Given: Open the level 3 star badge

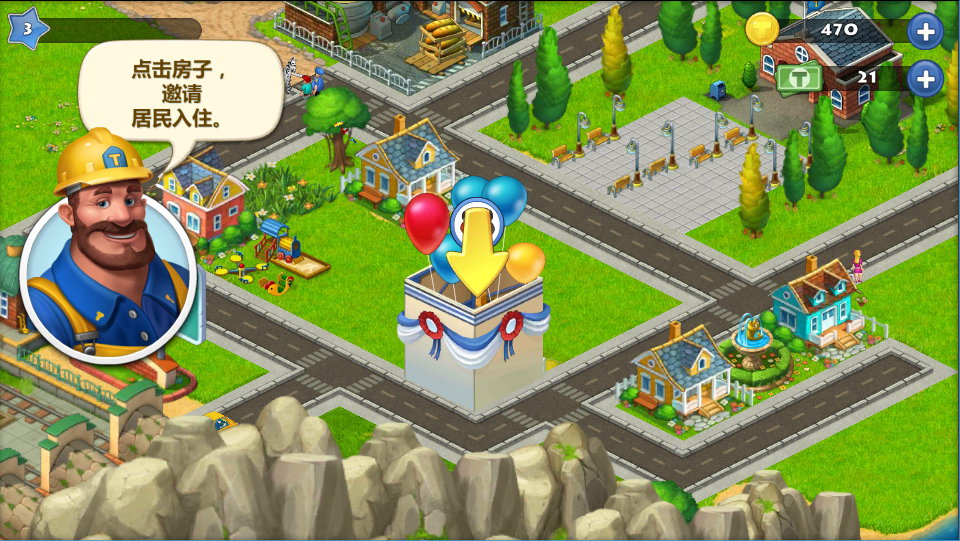Looking at the screenshot, I should click(x=27, y=29).
